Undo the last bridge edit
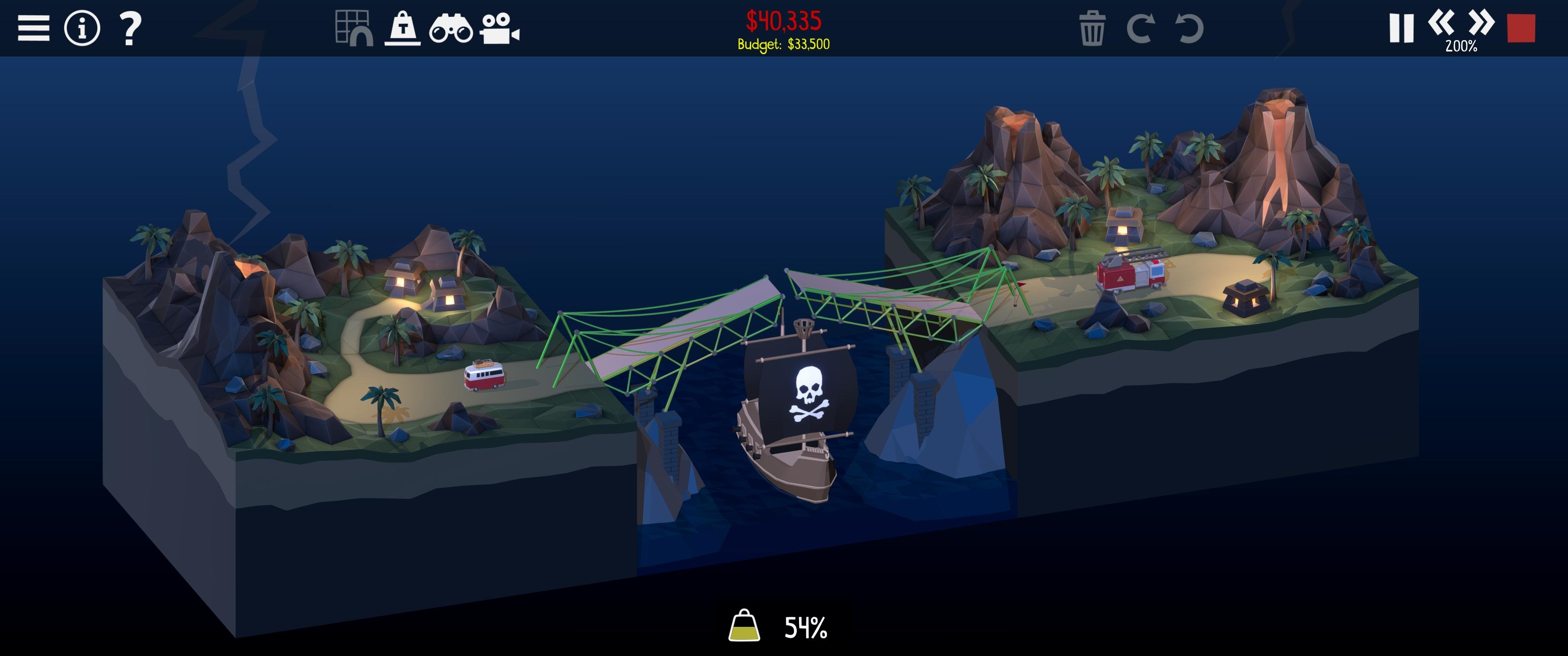This screenshot has height=656, width=1568. tap(1189, 29)
